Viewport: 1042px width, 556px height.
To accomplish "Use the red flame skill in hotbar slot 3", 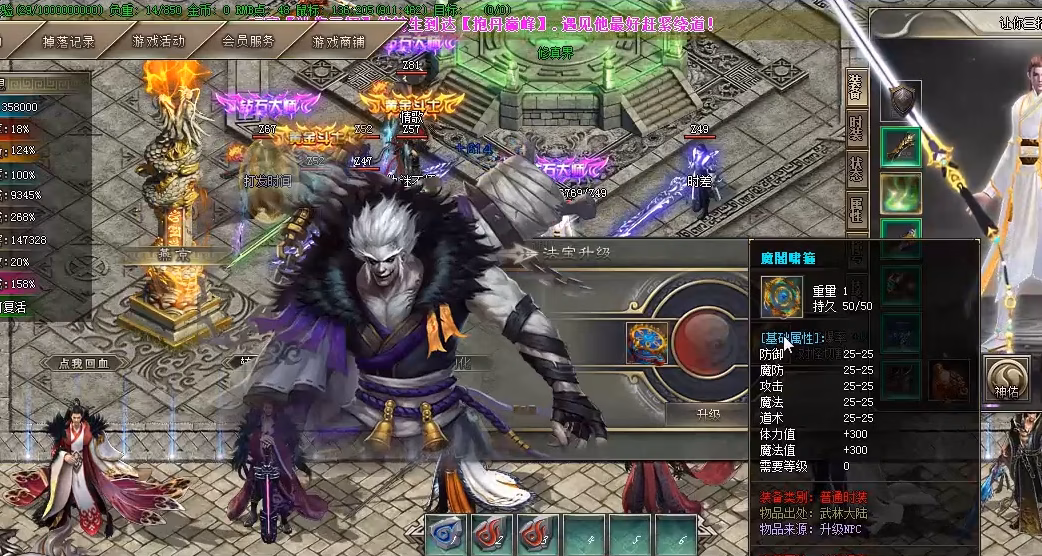I will pyautogui.click(x=538, y=535).
